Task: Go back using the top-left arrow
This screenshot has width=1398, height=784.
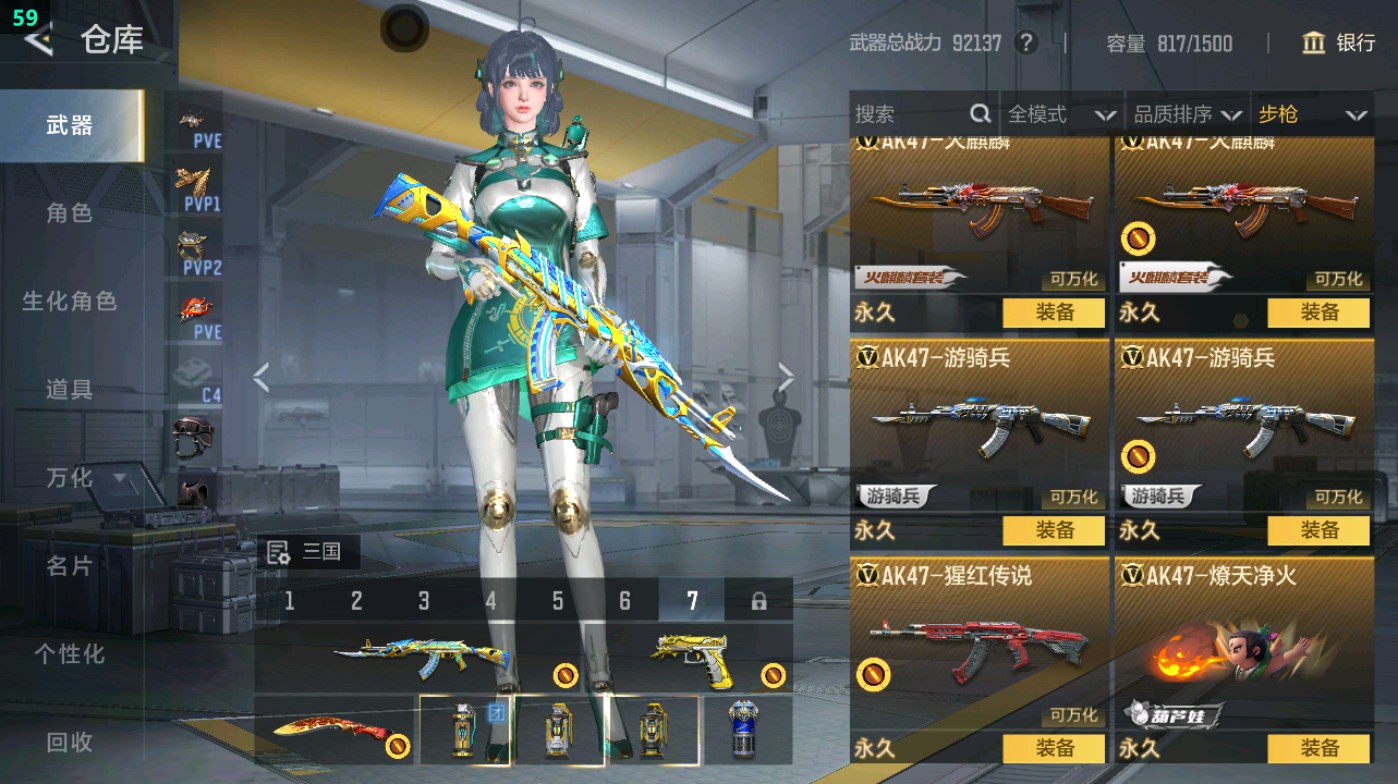Action: tap(38, 41)
